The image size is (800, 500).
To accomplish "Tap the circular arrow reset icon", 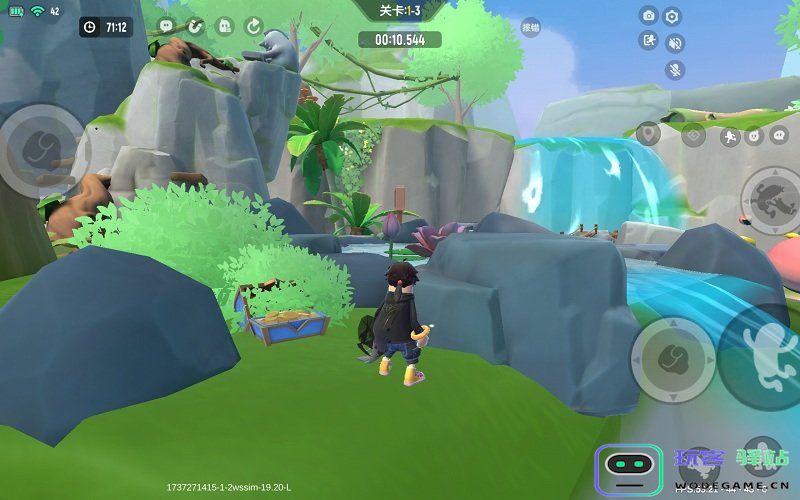I will point(254,26).
